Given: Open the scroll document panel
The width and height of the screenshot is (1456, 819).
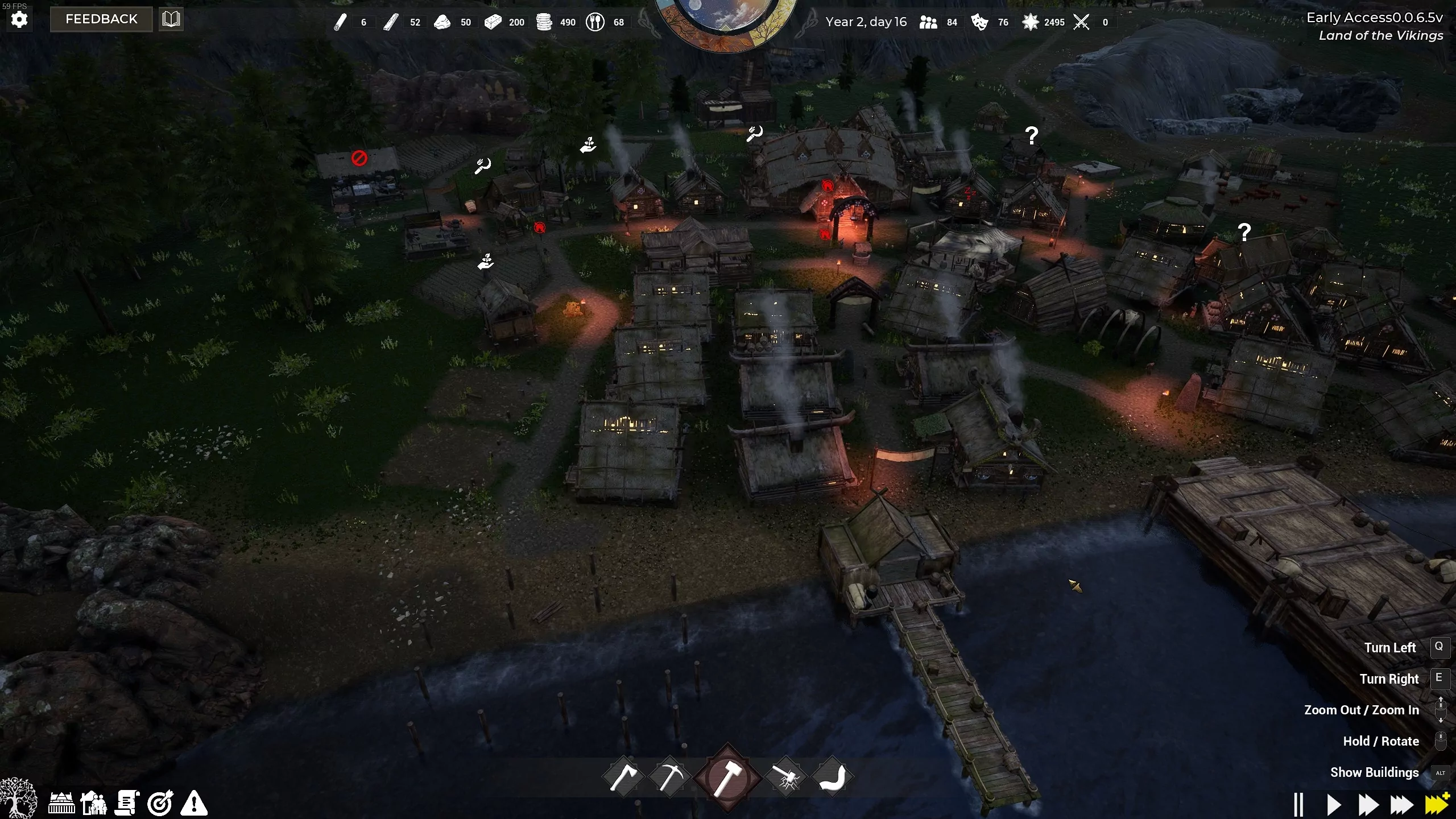Looking at the screenshot, I should (x=127, y=803).
